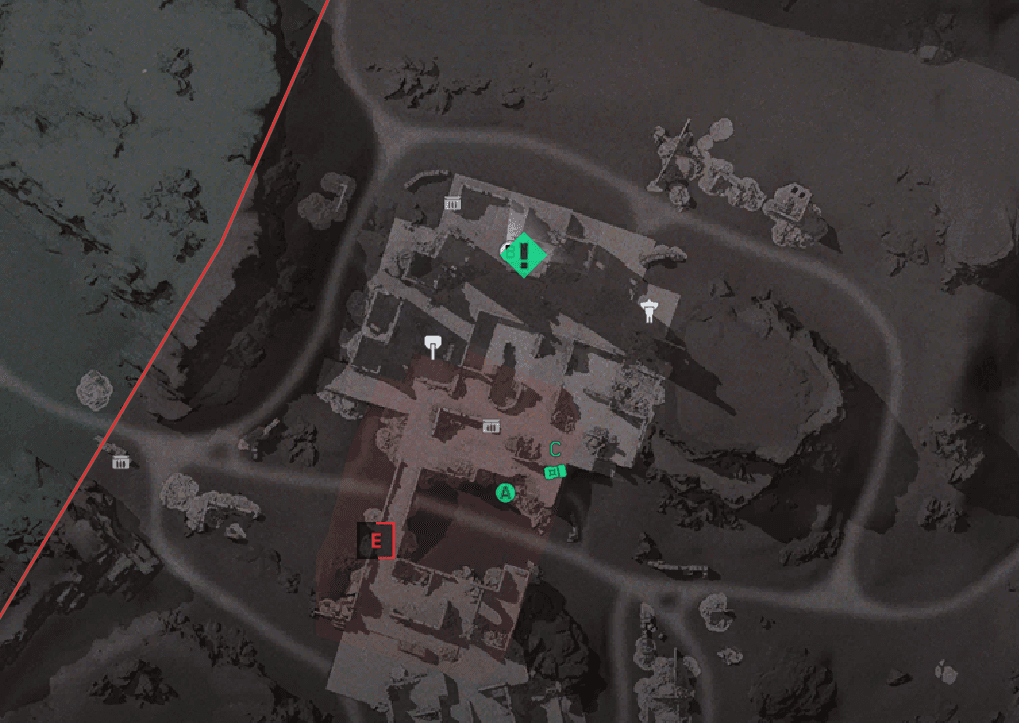Select the green C flag marker
Viewport: 1019px width, 723px height.
[555, 471]
